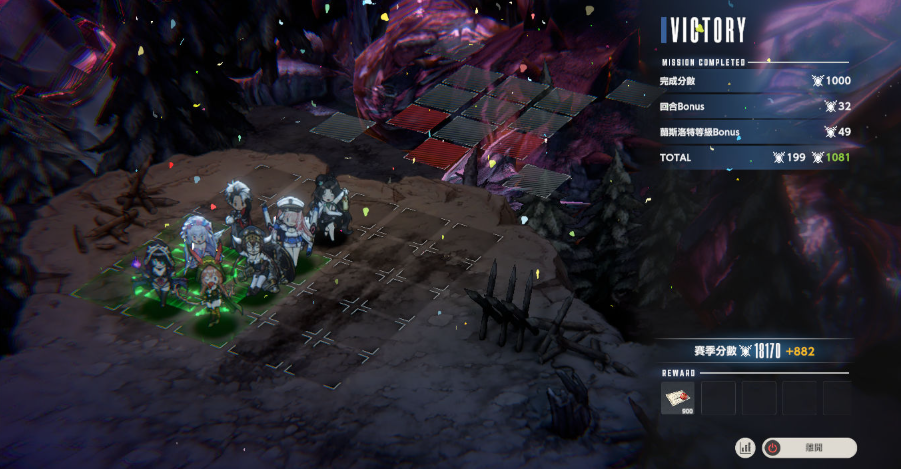Click the 離開 (Leave) button

click(809, 448)
